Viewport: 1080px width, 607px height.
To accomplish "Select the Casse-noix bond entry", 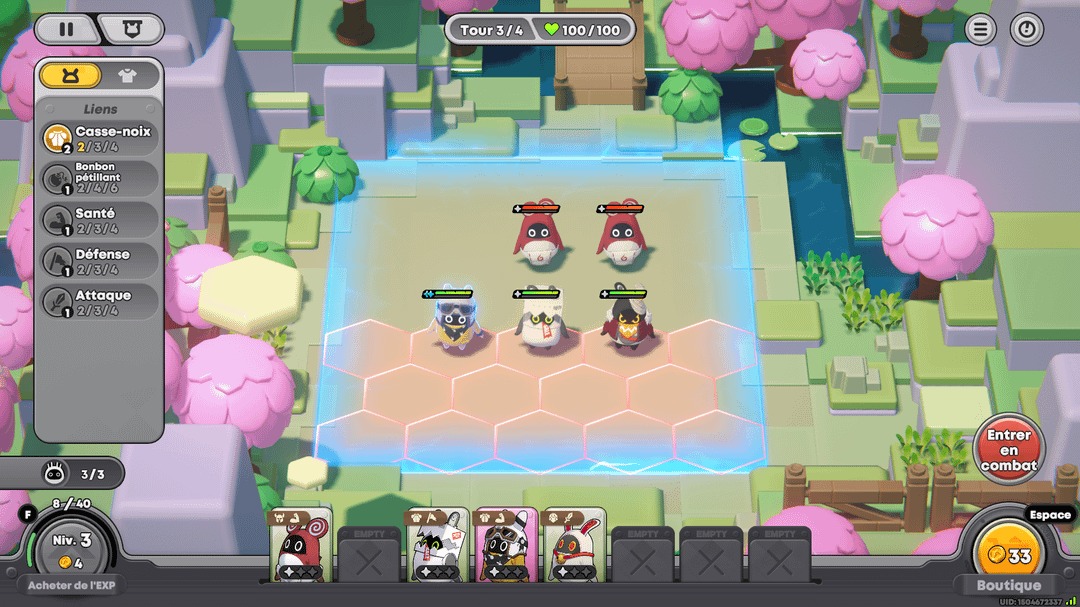I will 100,138.
